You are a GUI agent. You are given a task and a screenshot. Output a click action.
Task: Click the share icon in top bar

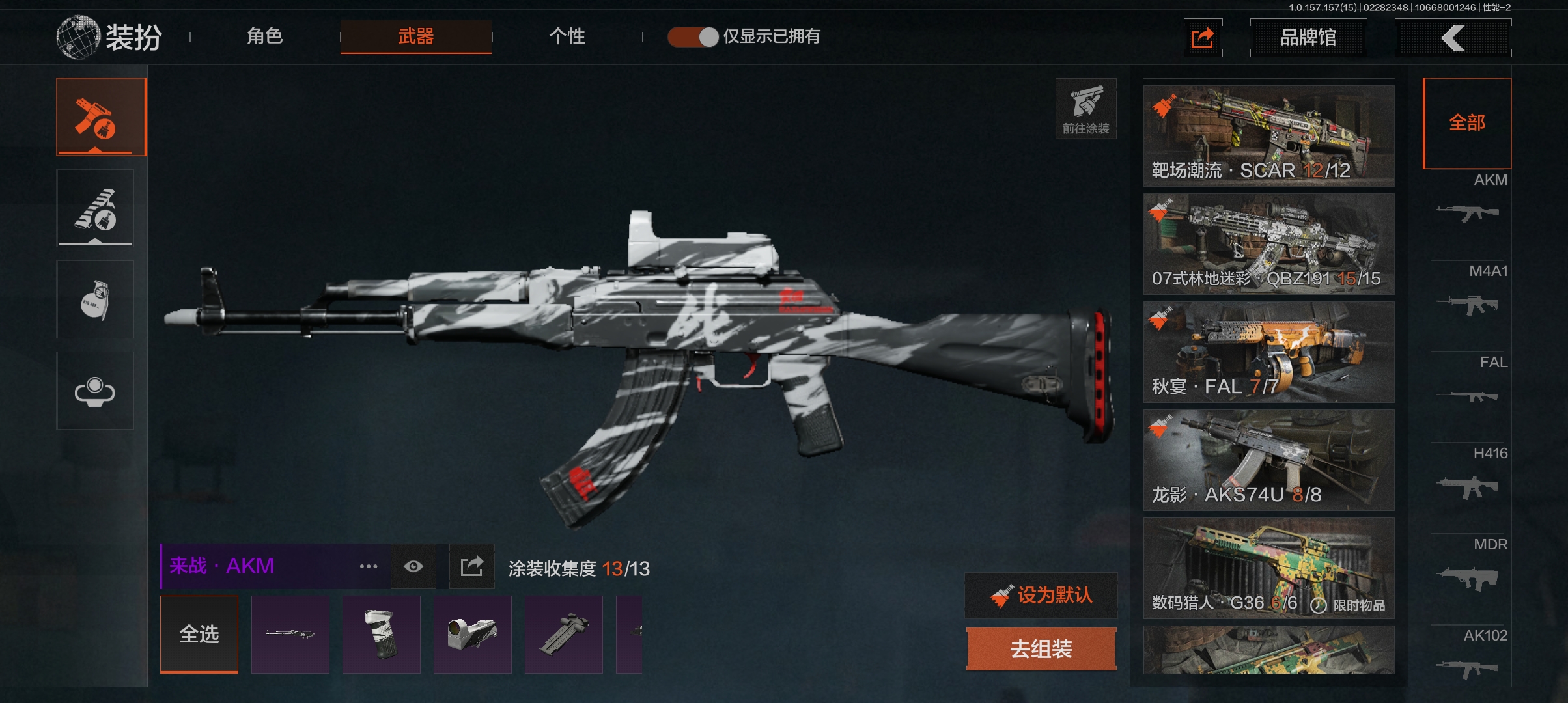[x=1202, y=38]
